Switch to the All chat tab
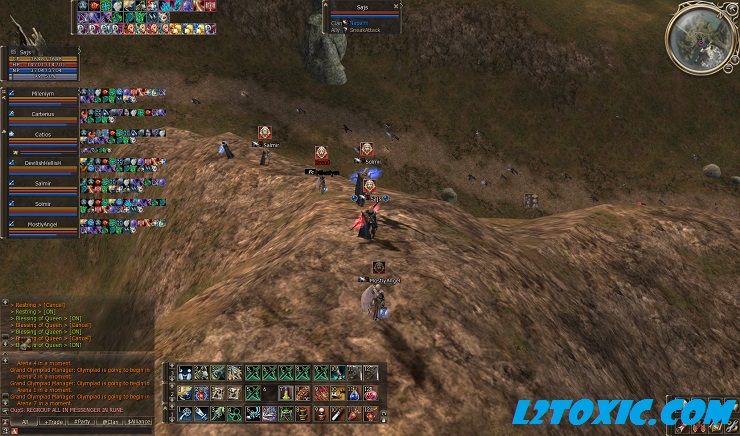 click(x=25, y=422)
